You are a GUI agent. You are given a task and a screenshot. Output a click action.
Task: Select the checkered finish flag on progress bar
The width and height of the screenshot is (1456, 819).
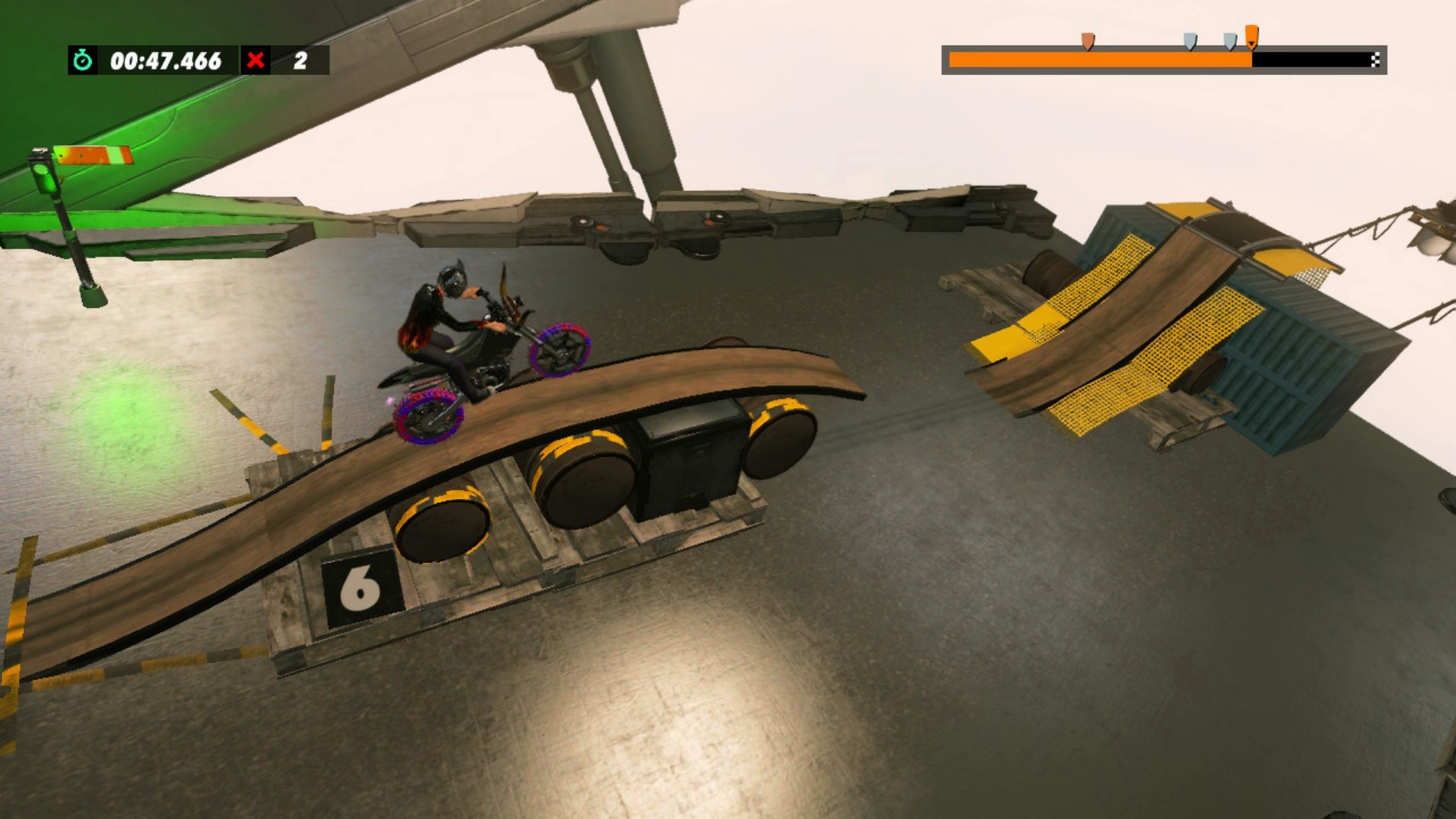pyautogui.click(x=1375, y=60)
